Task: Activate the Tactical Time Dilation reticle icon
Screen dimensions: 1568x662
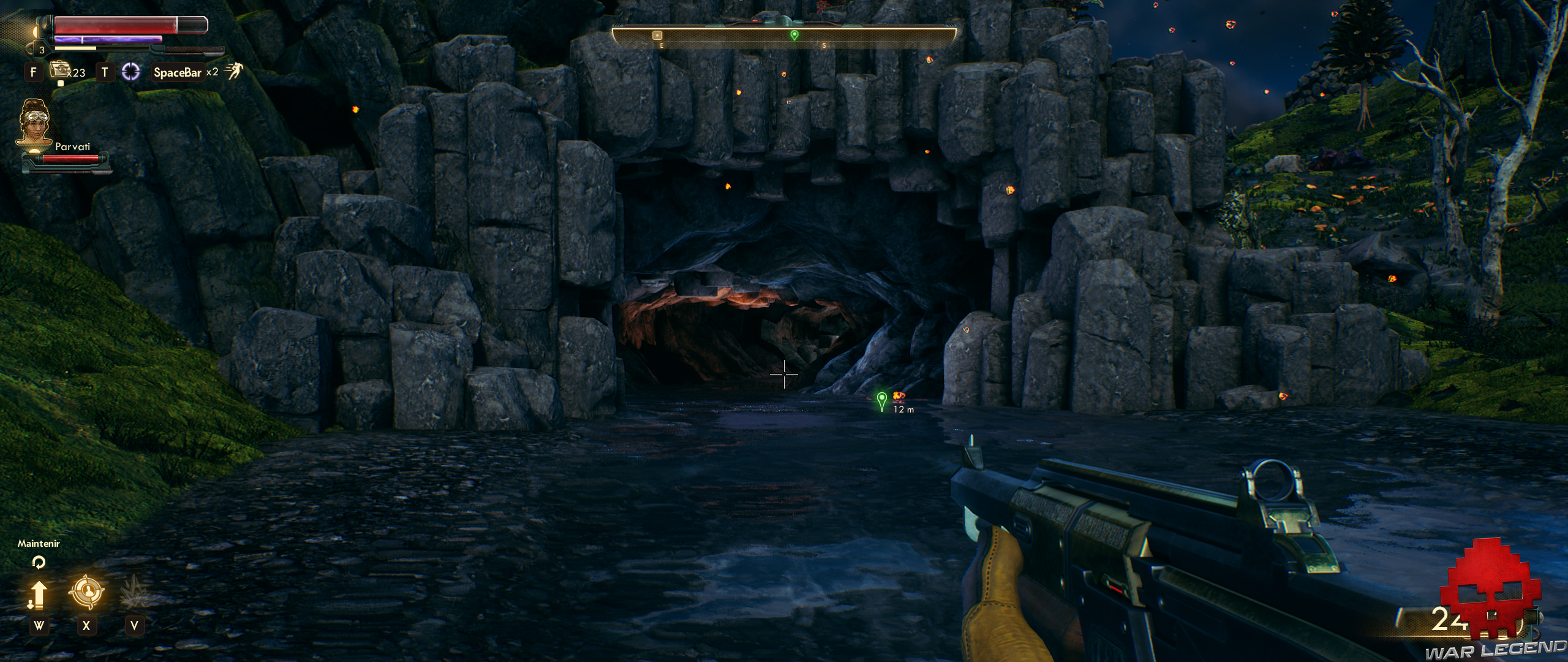Action: [x=130, y=70]
